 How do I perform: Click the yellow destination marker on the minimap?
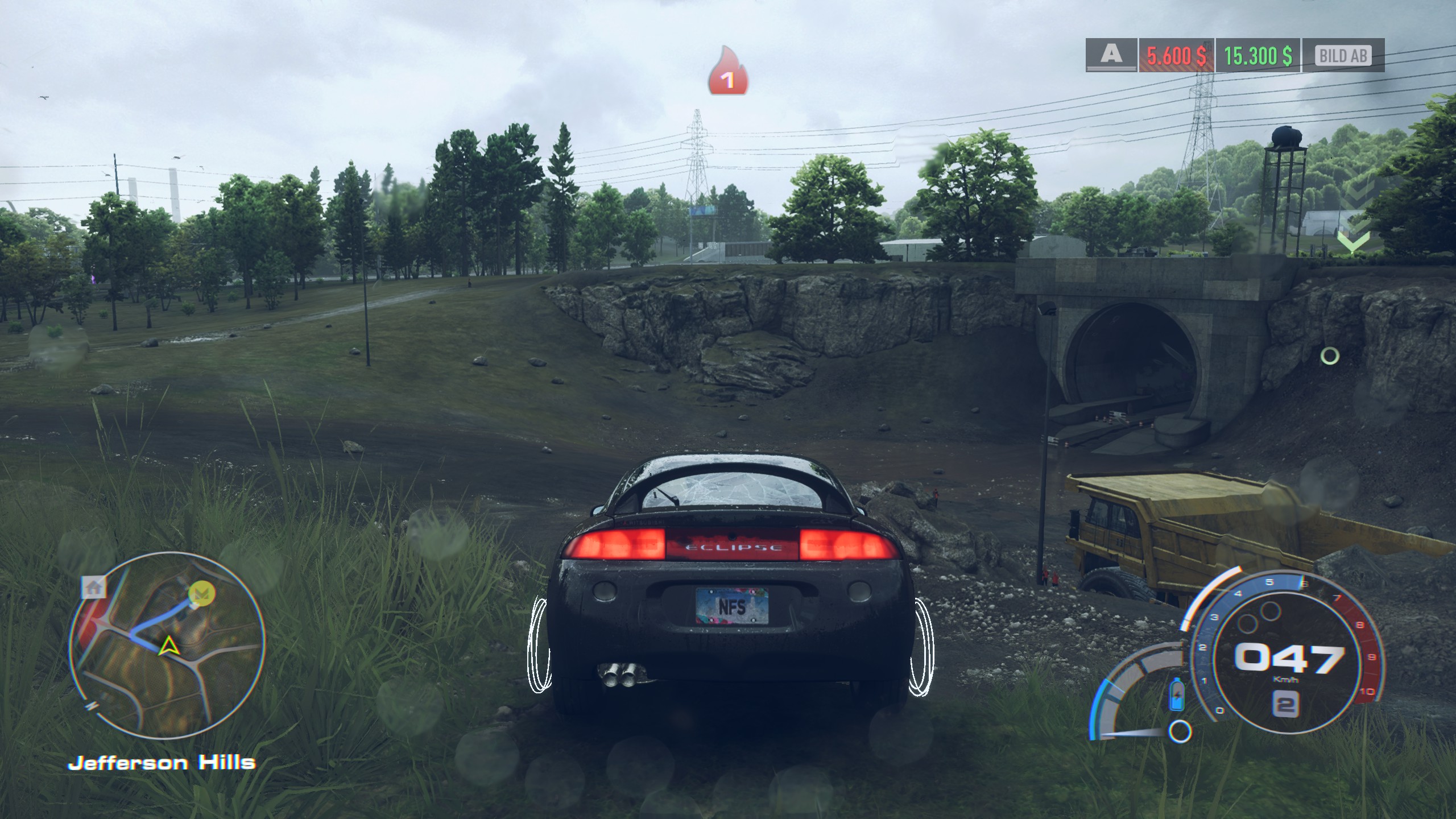200,594
